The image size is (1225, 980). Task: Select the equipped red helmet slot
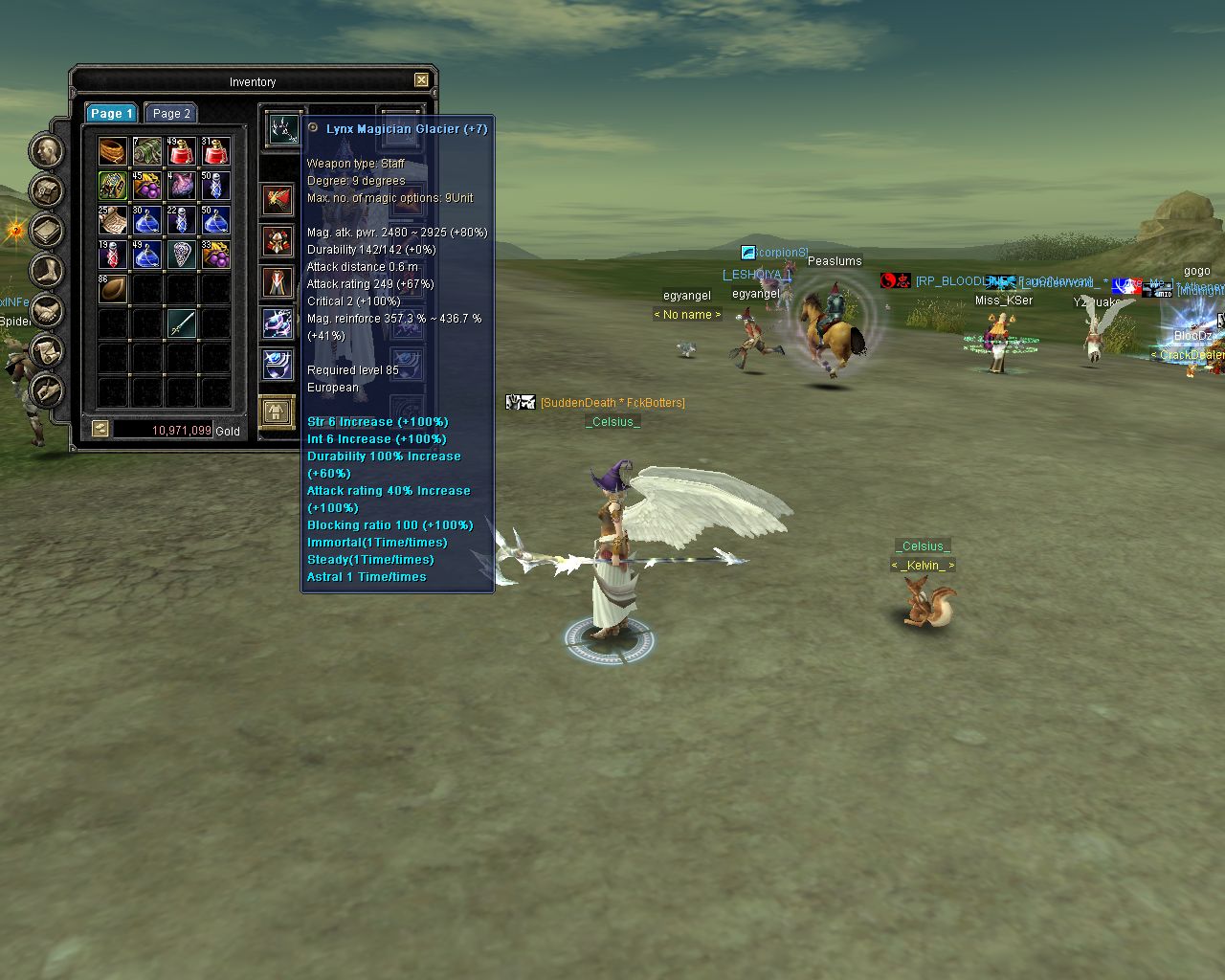pos(278,242)
